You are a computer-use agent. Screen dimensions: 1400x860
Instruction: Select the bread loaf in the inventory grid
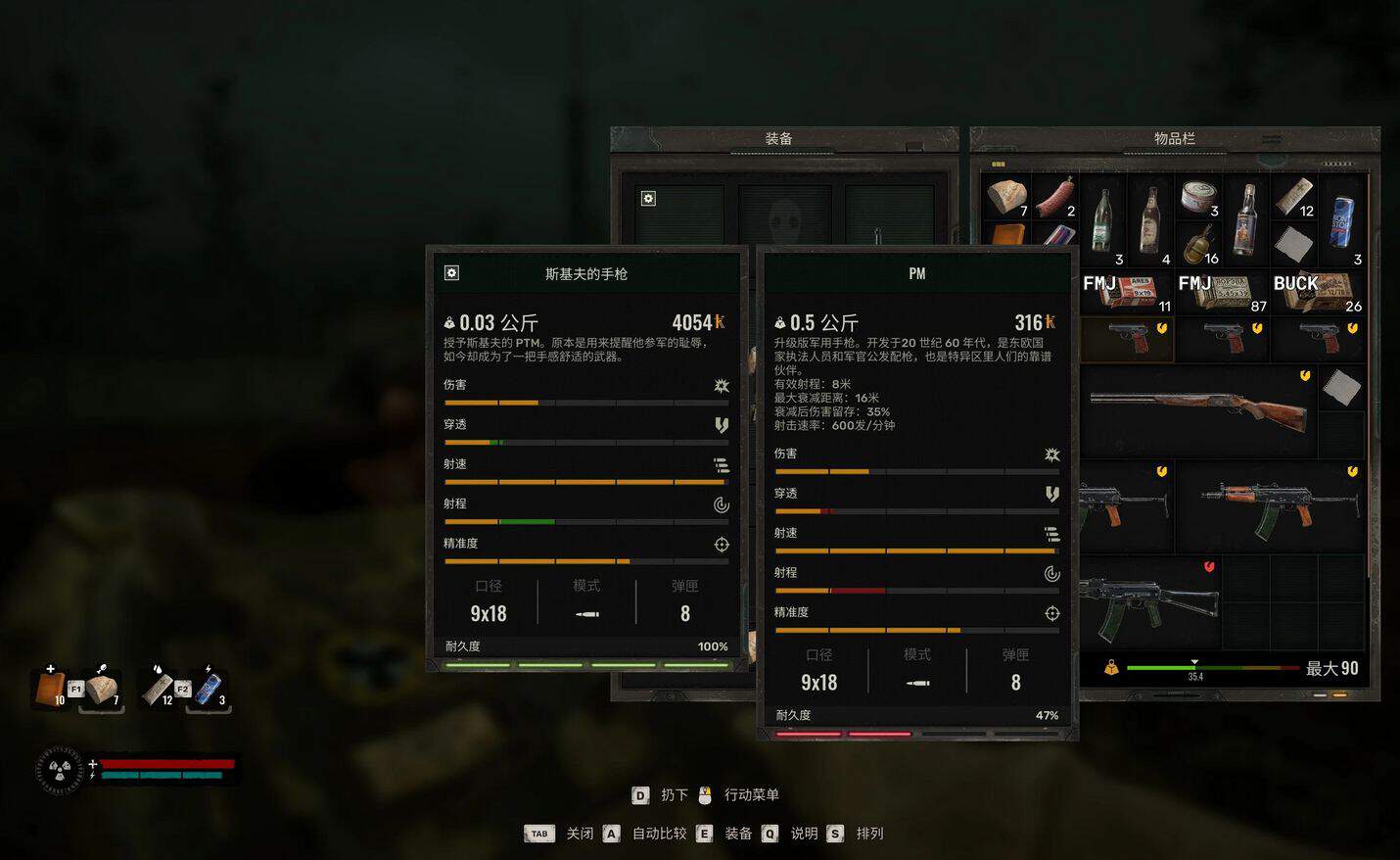[1006, 197]
